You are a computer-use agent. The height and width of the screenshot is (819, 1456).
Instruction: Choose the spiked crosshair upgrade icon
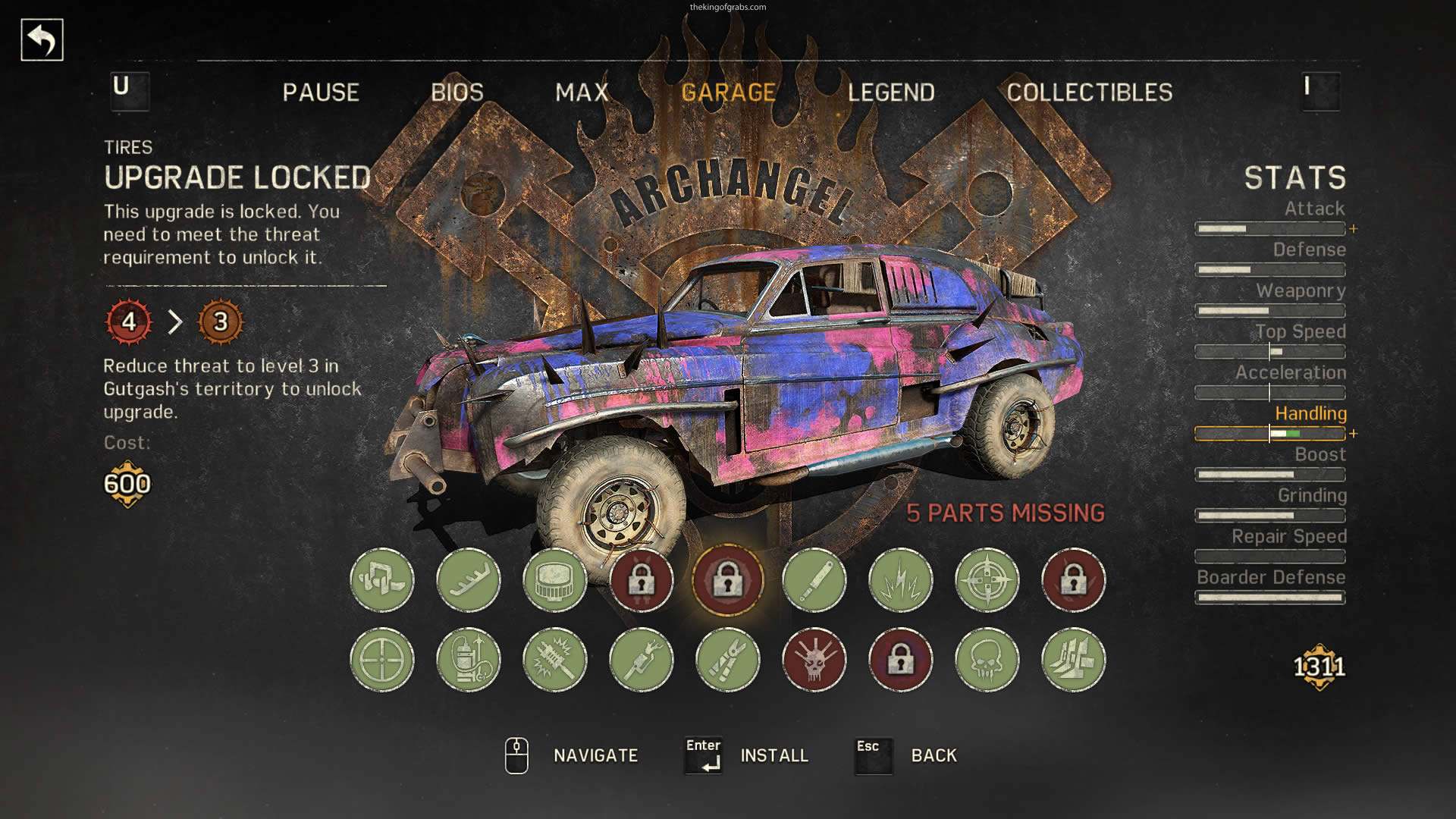point(987,580)
